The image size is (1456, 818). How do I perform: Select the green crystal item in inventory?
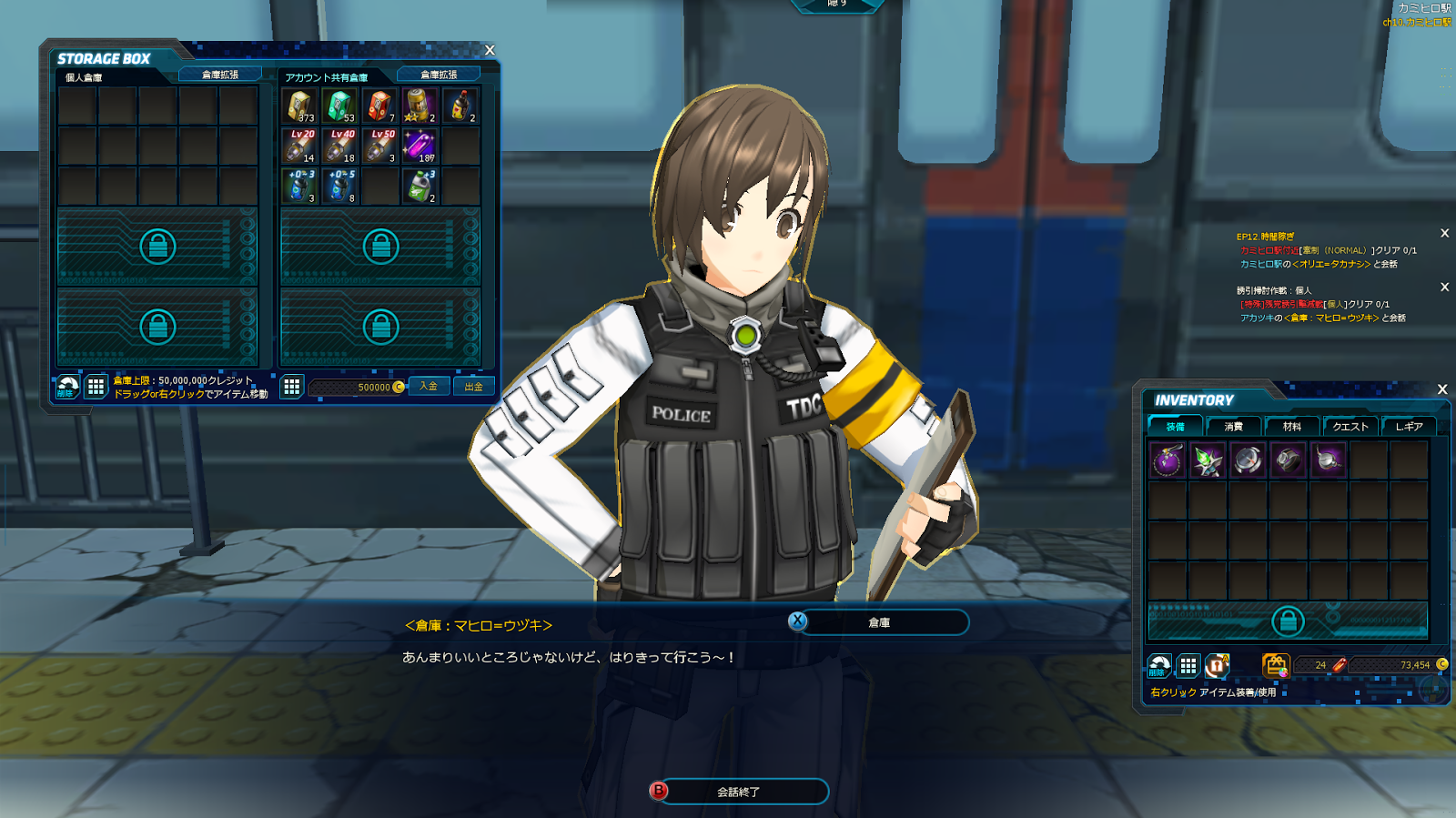[1208, 460]
